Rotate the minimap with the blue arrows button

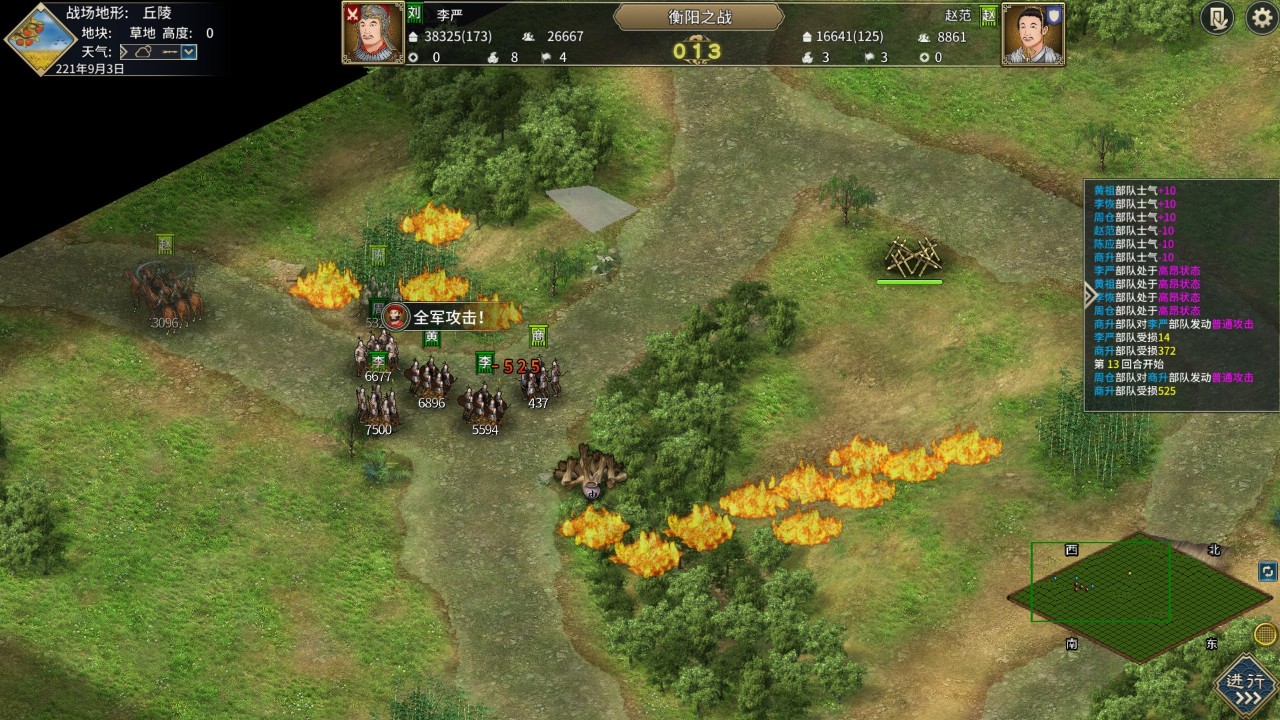tap(1267, 572)
